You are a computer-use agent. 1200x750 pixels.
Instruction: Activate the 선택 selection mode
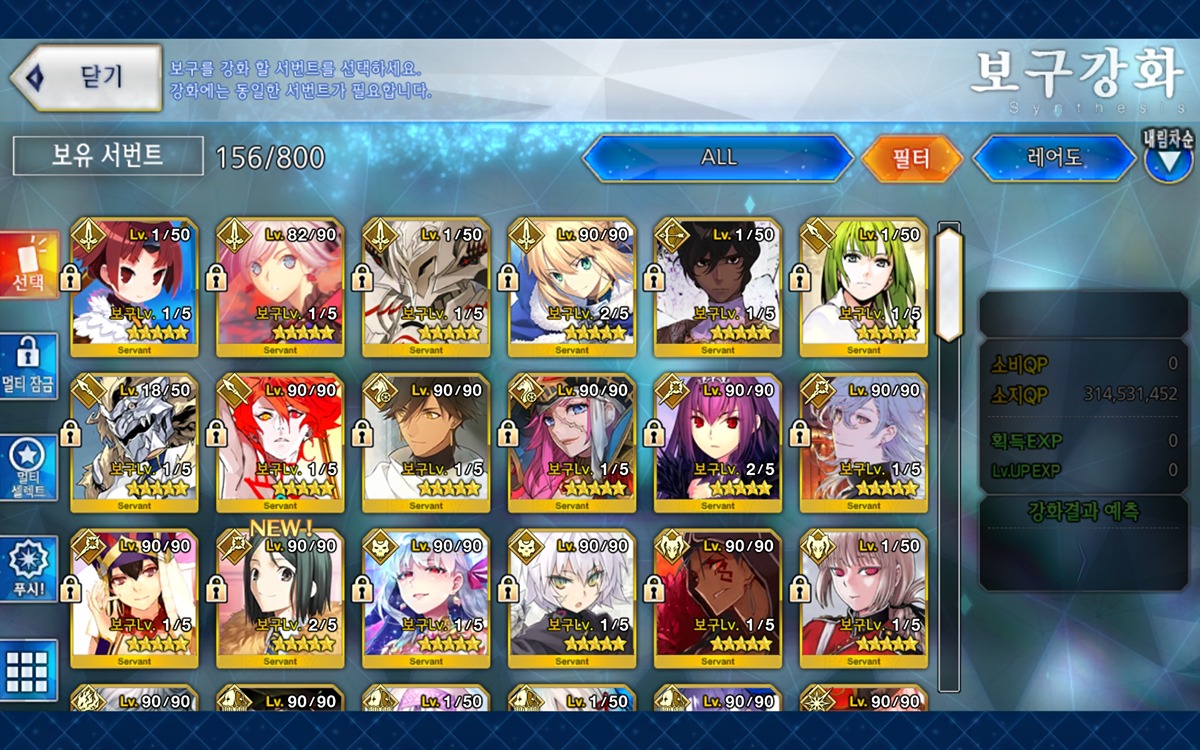(x=29, y=266)
